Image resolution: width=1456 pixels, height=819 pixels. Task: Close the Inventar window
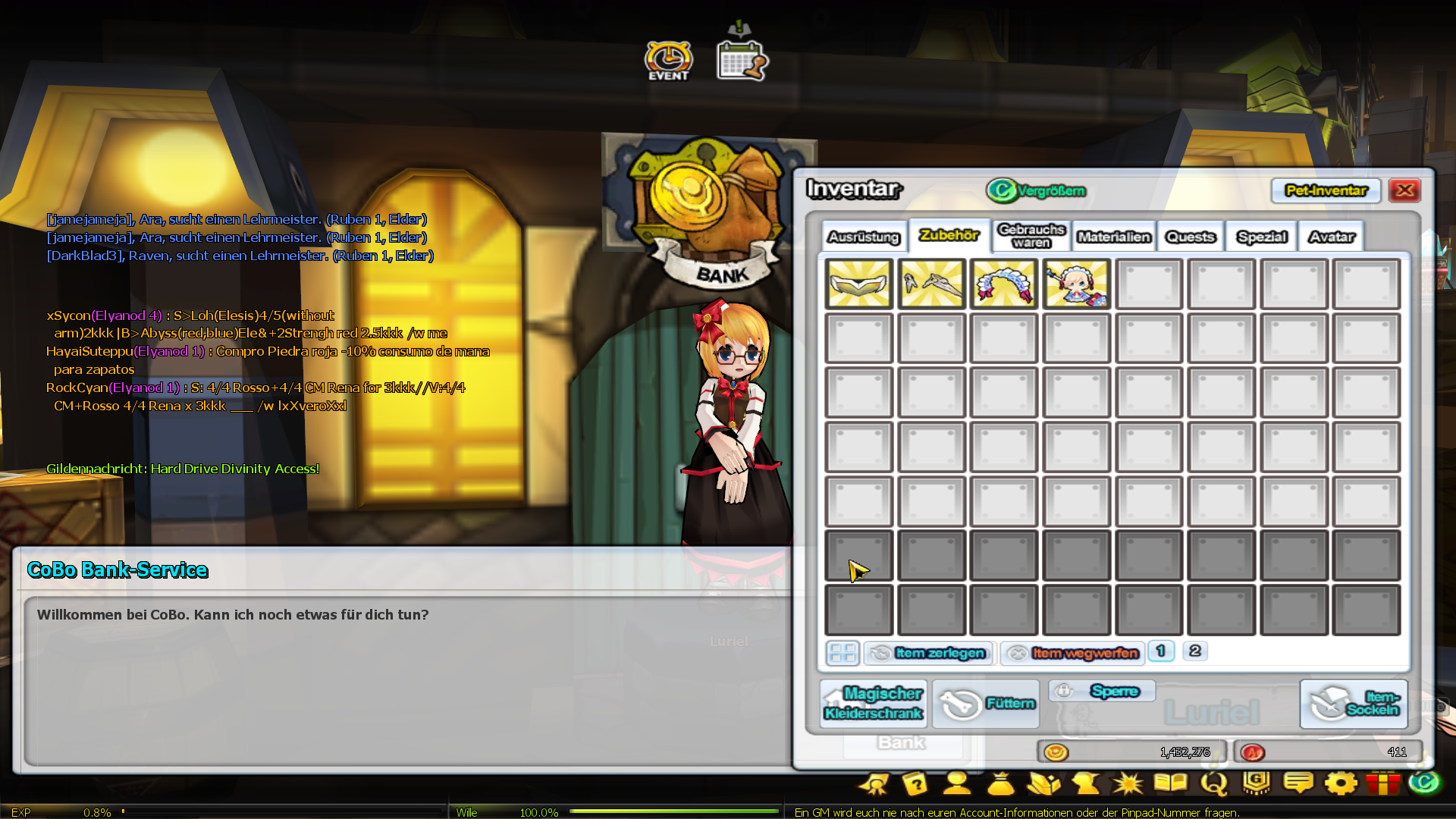click(1404, 190)
